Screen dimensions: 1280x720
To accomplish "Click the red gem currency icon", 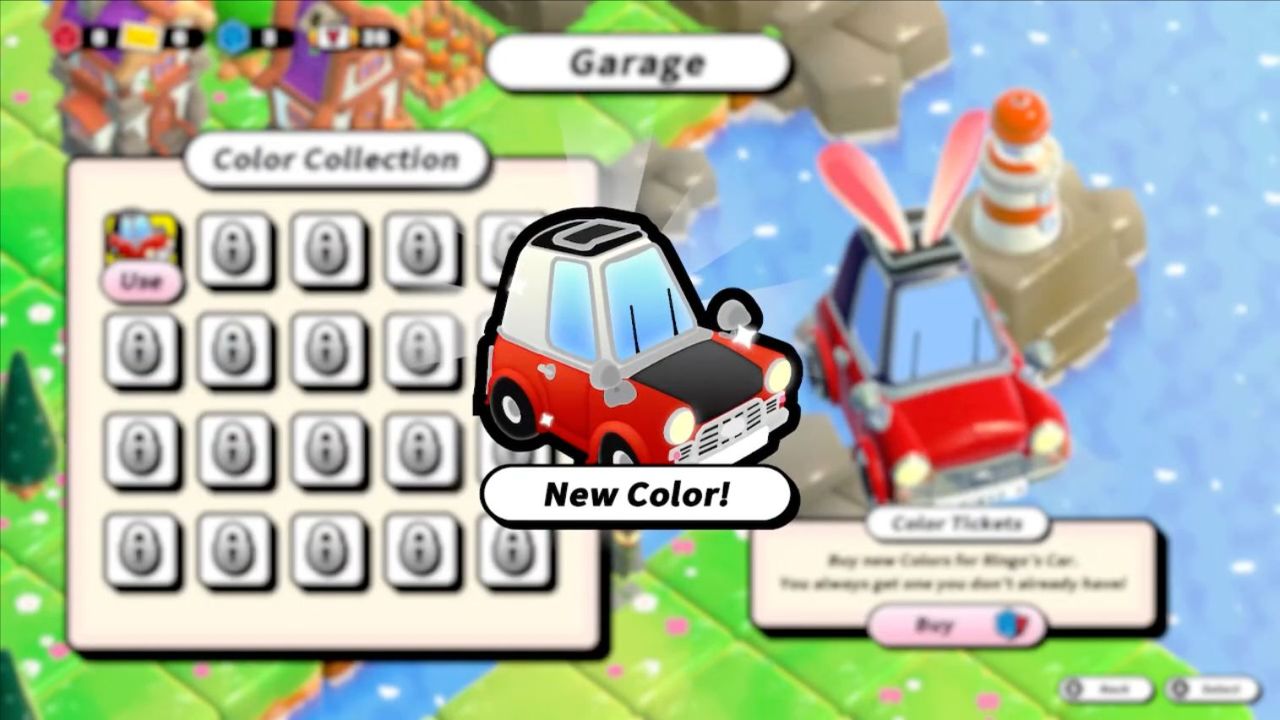I will (68, 38).
